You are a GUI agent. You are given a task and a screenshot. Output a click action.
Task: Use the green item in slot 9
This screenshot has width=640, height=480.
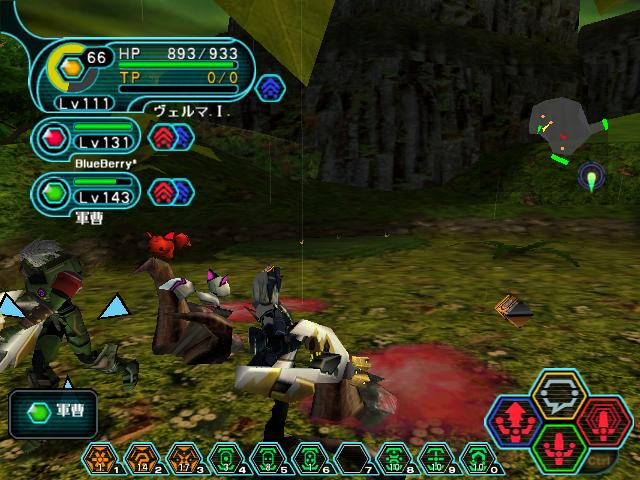tap(436, 458)
